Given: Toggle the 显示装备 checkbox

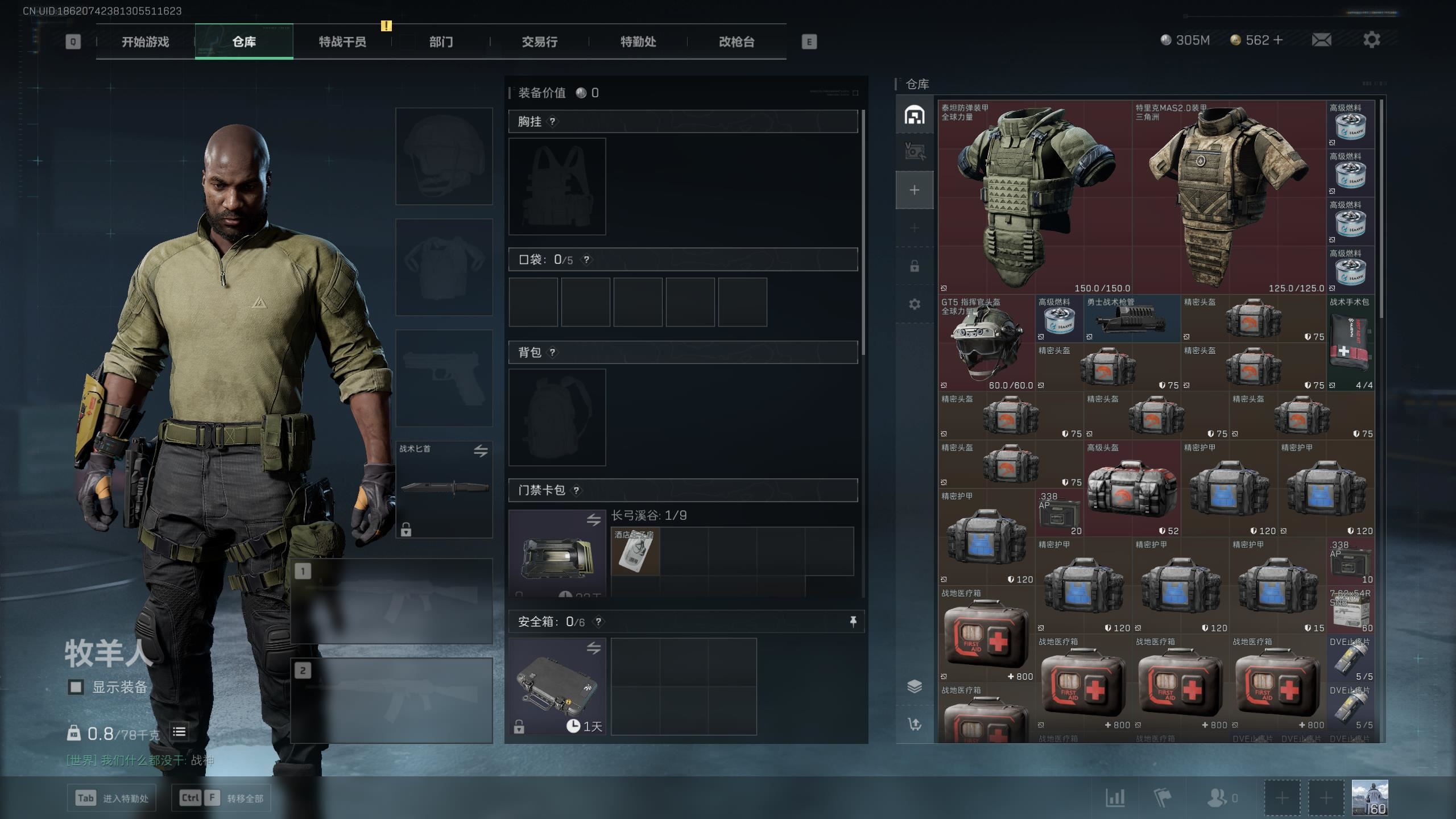Looking at the screenshot, I should tap(76, 687).
